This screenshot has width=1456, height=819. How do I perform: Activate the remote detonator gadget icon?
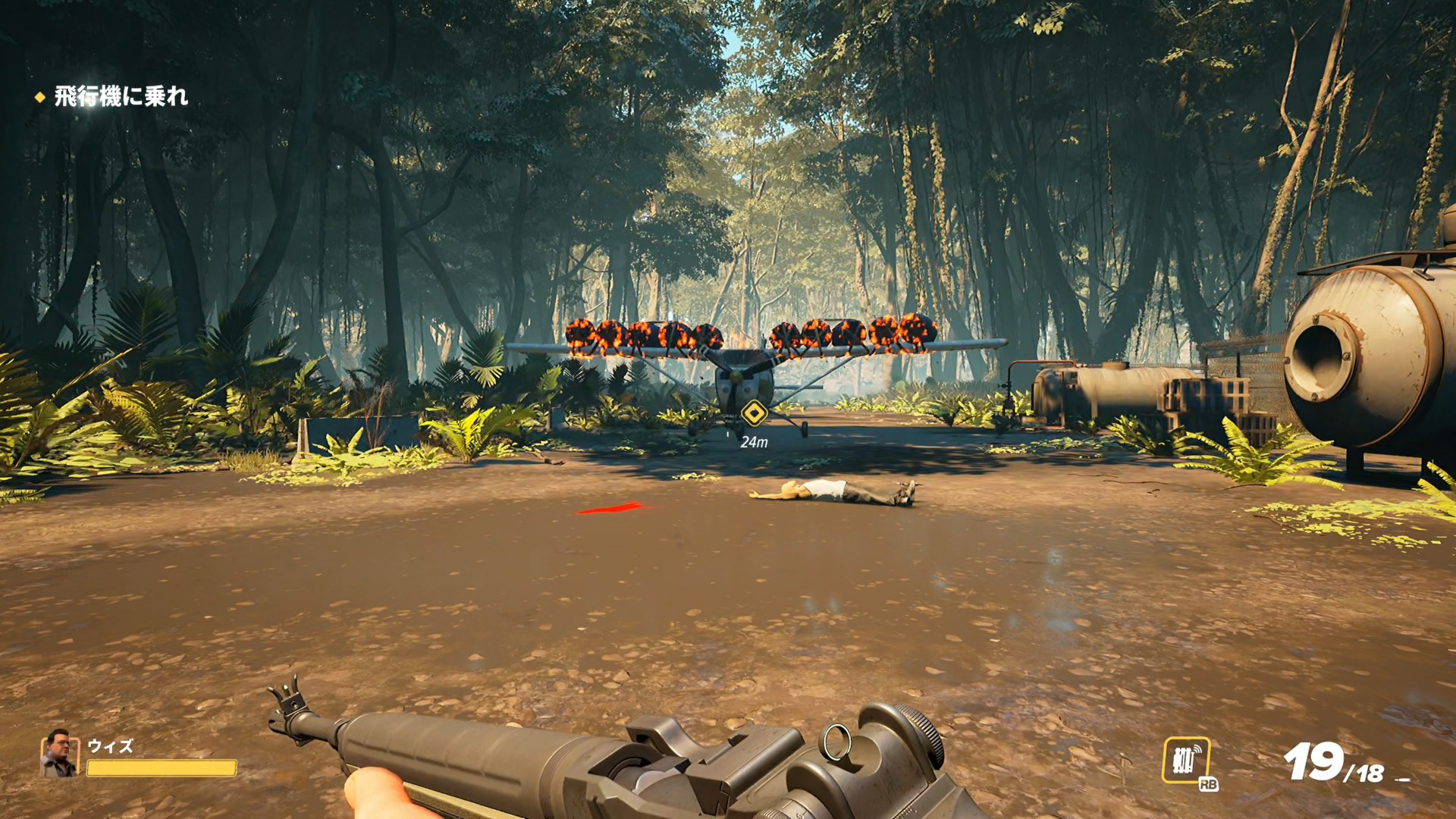pyautogui.click(x=1185, y=760)
